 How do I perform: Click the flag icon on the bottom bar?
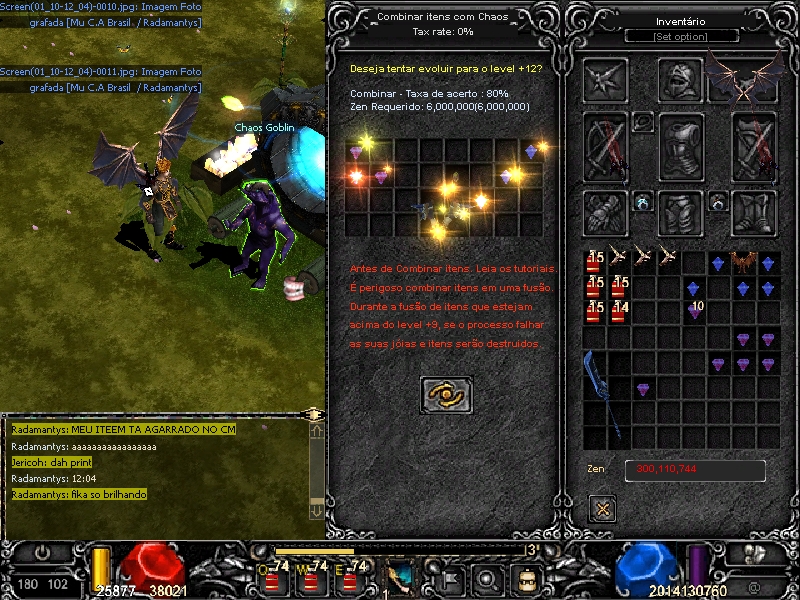pyautogui.click(x=451, y=577)
